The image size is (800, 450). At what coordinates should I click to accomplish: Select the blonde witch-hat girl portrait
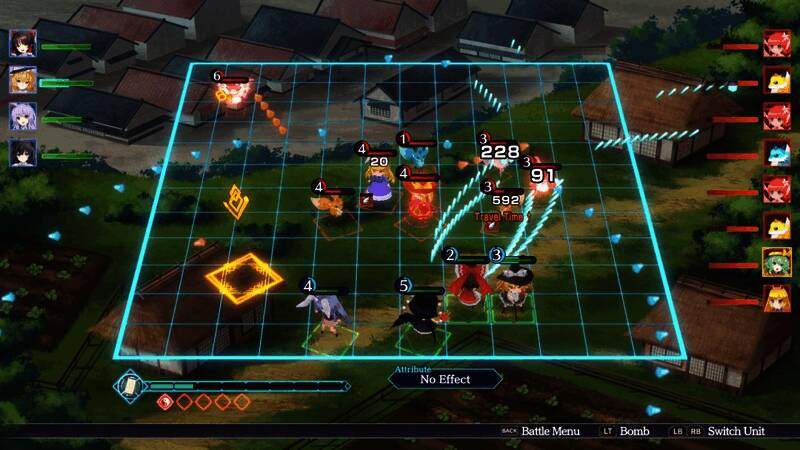22,79
